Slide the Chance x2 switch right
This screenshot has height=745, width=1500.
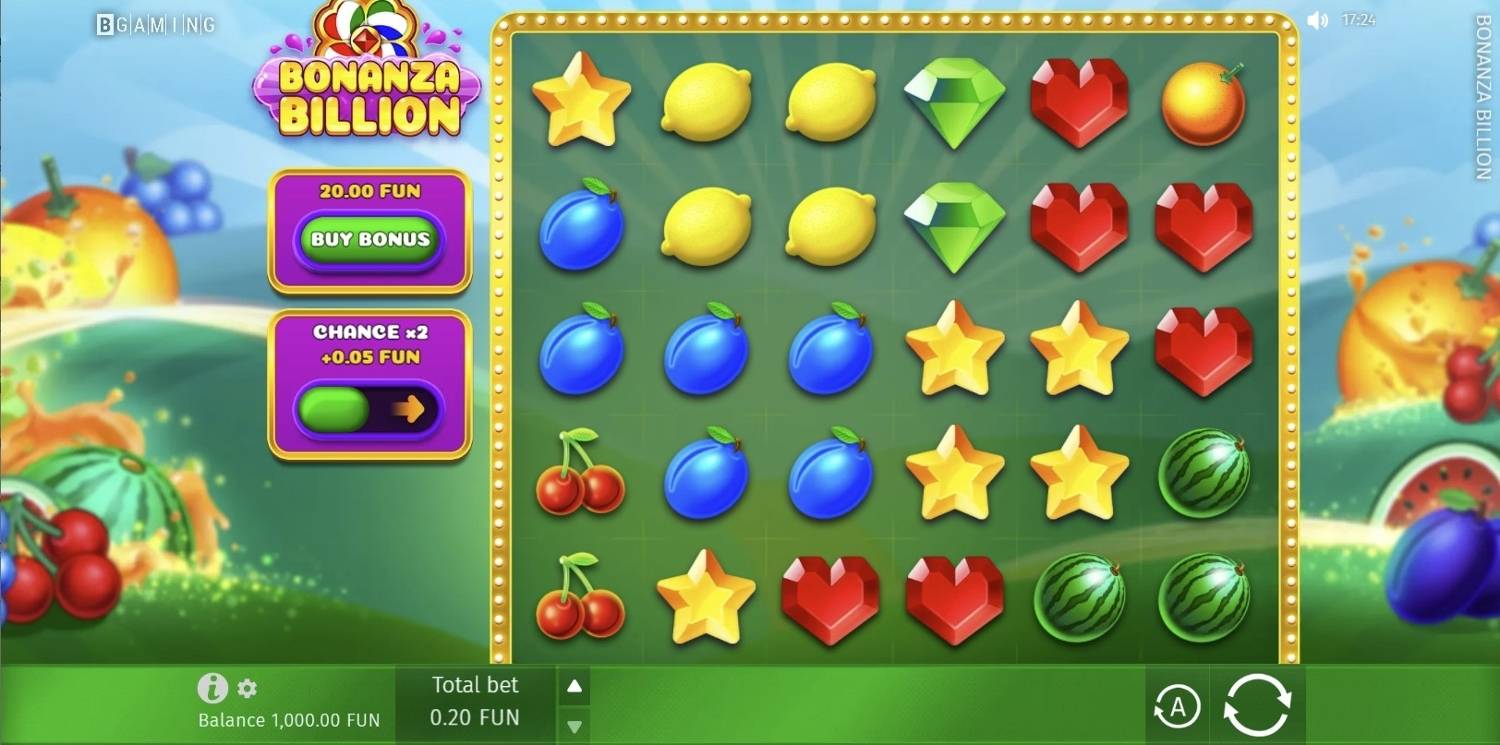pos(370,409)
